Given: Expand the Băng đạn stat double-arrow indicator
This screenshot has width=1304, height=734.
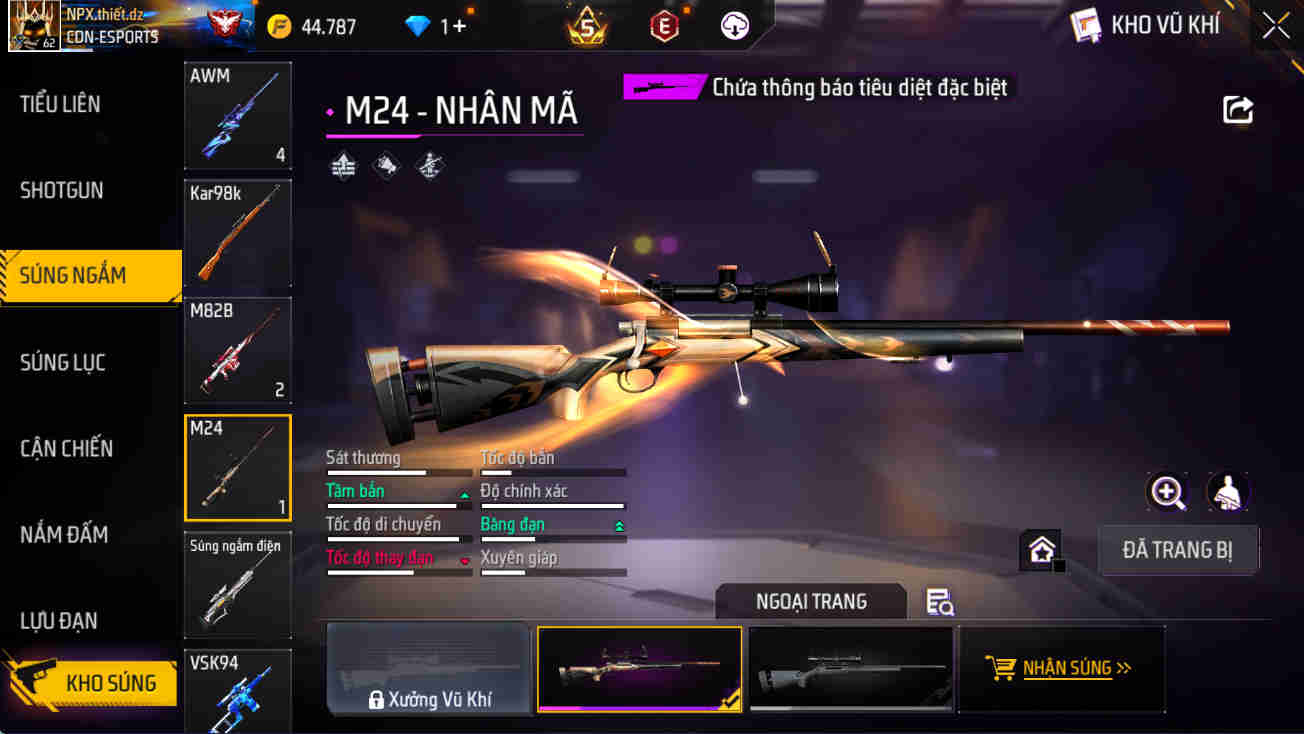Looking at the screenshot, I should click(621, 524).
